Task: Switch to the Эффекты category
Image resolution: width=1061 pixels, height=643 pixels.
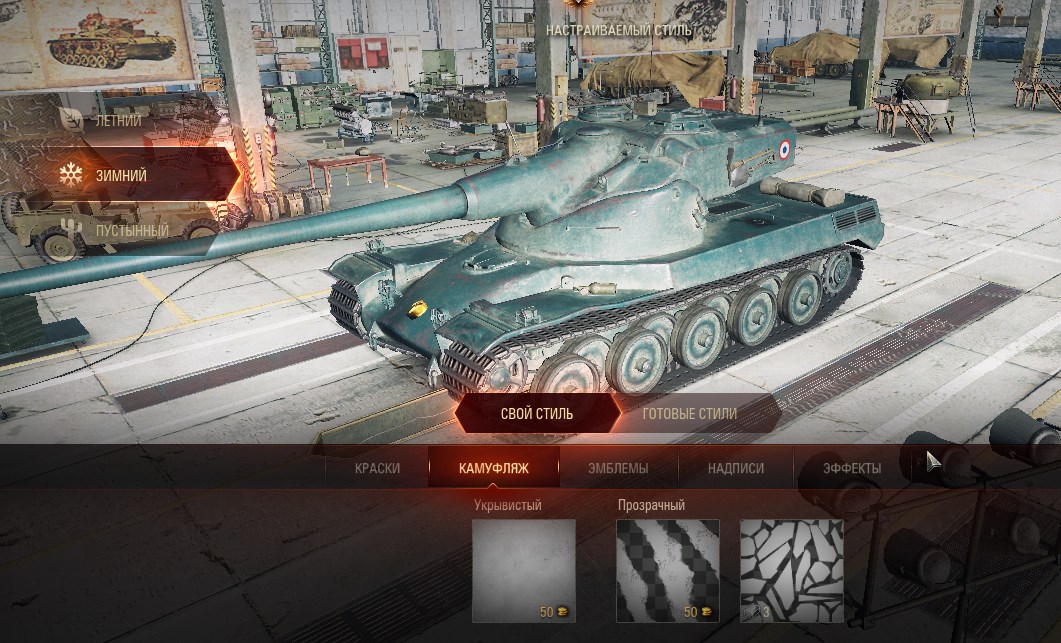Action: [851, 468]
